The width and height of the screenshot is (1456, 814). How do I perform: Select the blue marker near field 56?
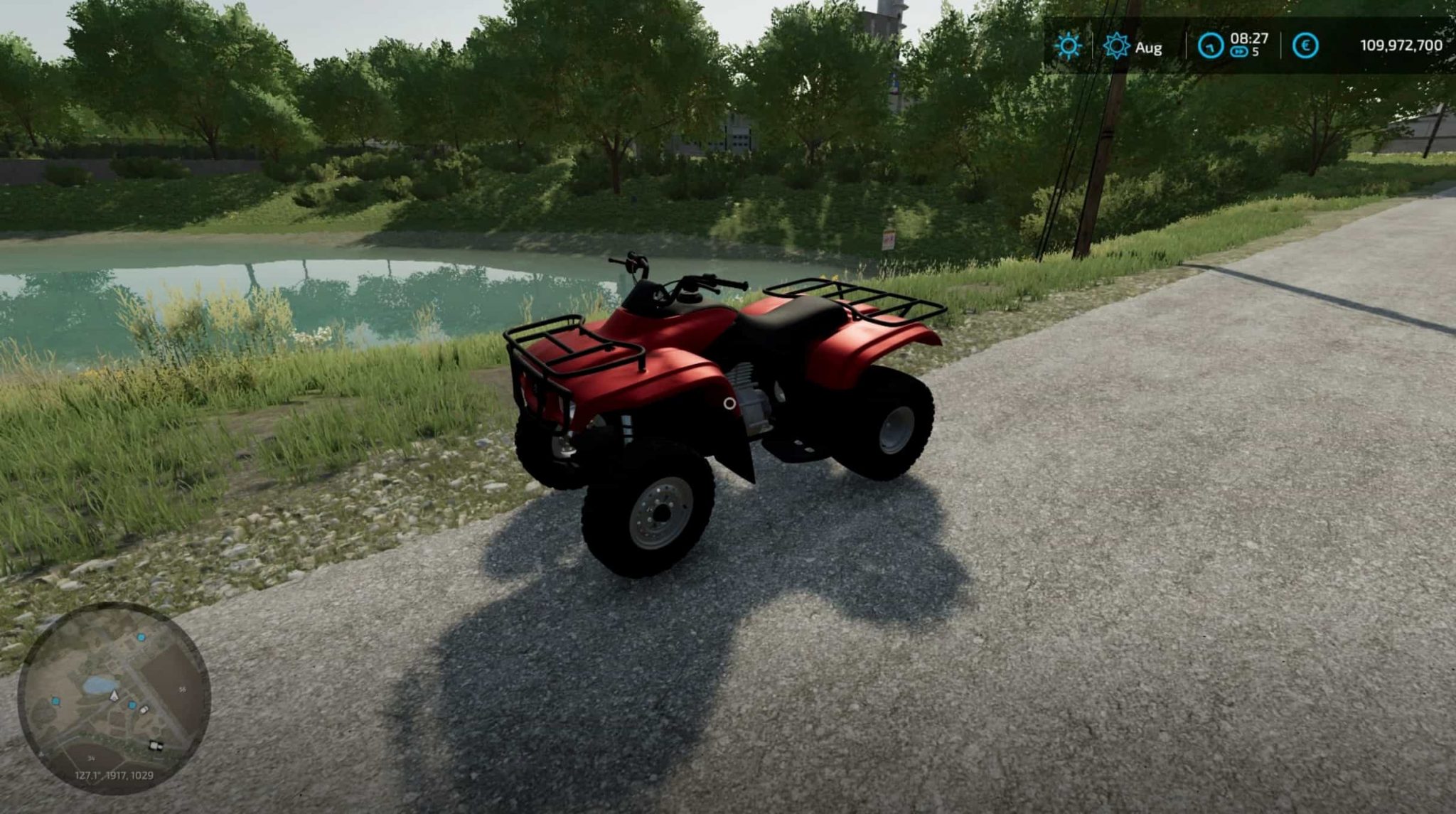point(141,638)
